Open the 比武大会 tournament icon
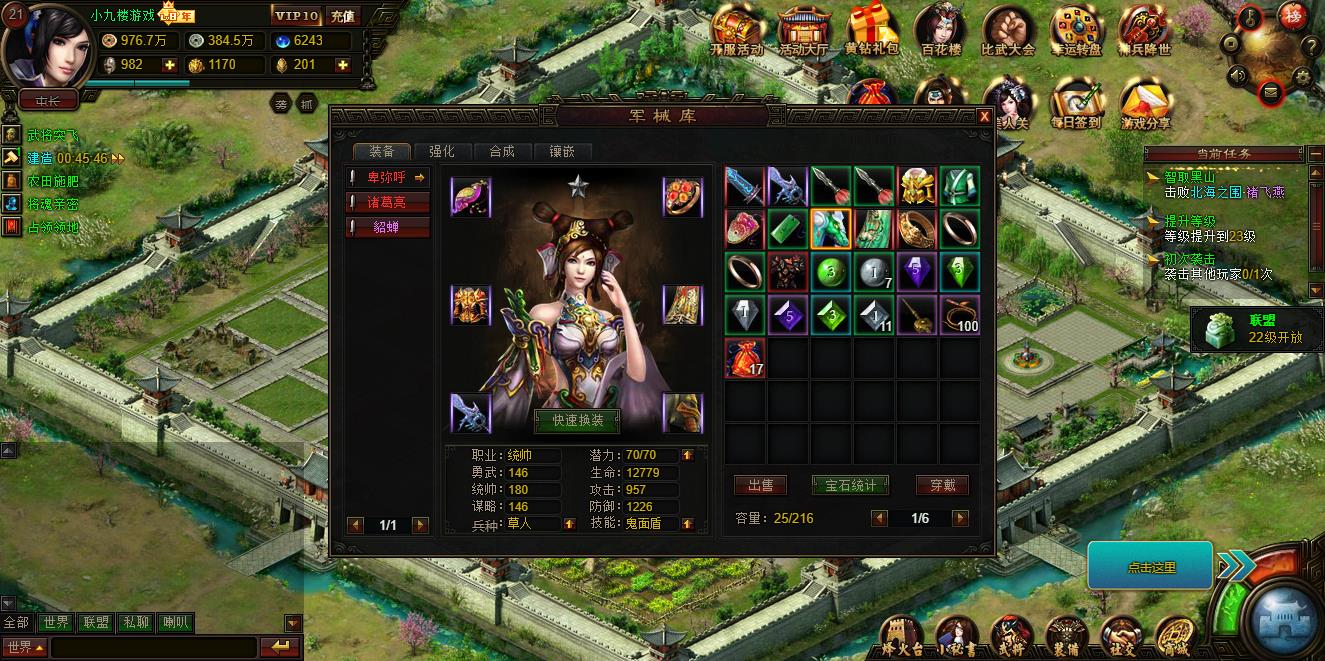 coord(1007,30)
